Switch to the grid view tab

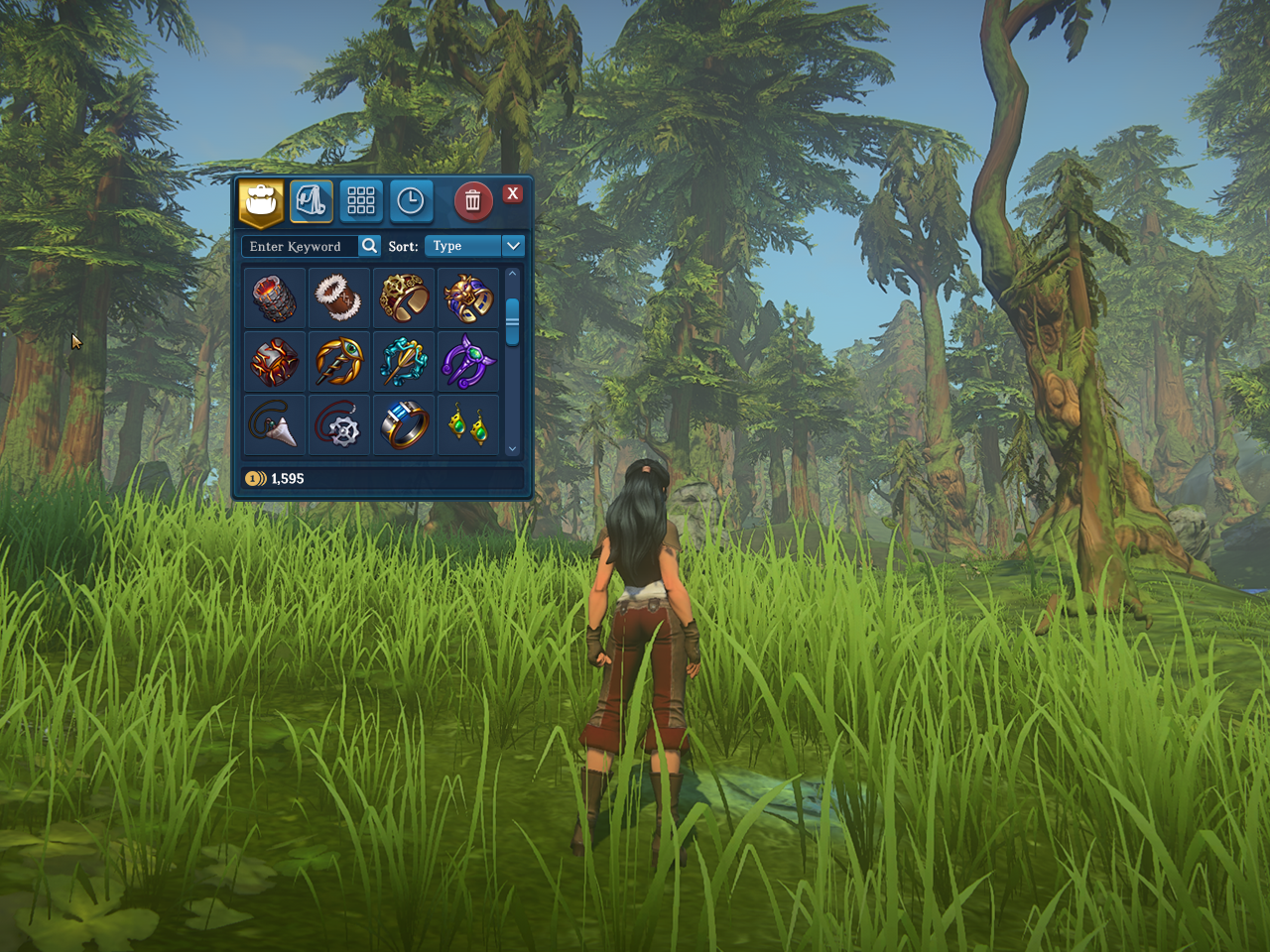(361, 201)
